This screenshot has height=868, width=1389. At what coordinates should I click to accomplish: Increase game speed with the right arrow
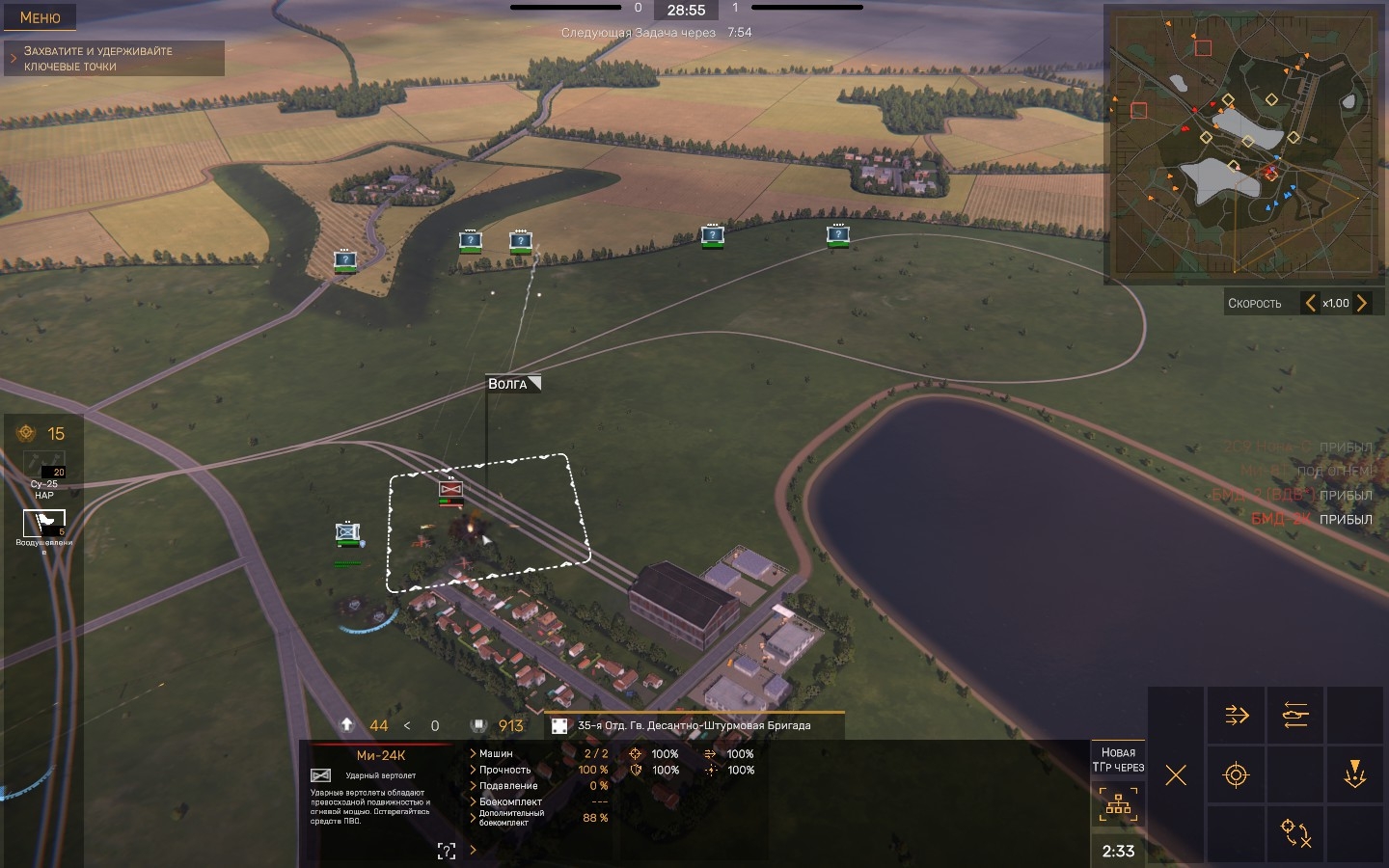click(1362, 303)
